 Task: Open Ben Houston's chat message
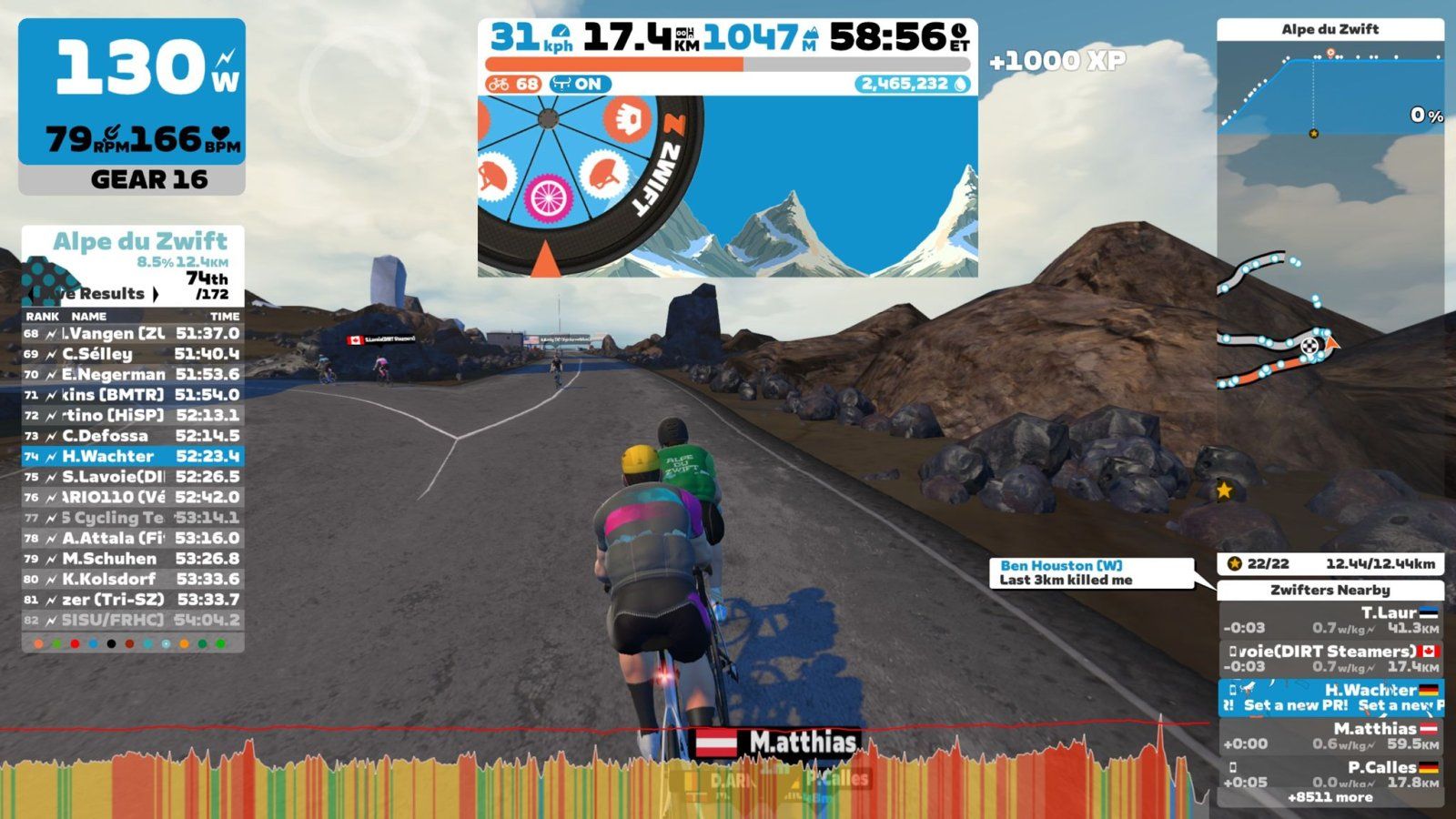pyautogui.click(x=1091, y=572)
